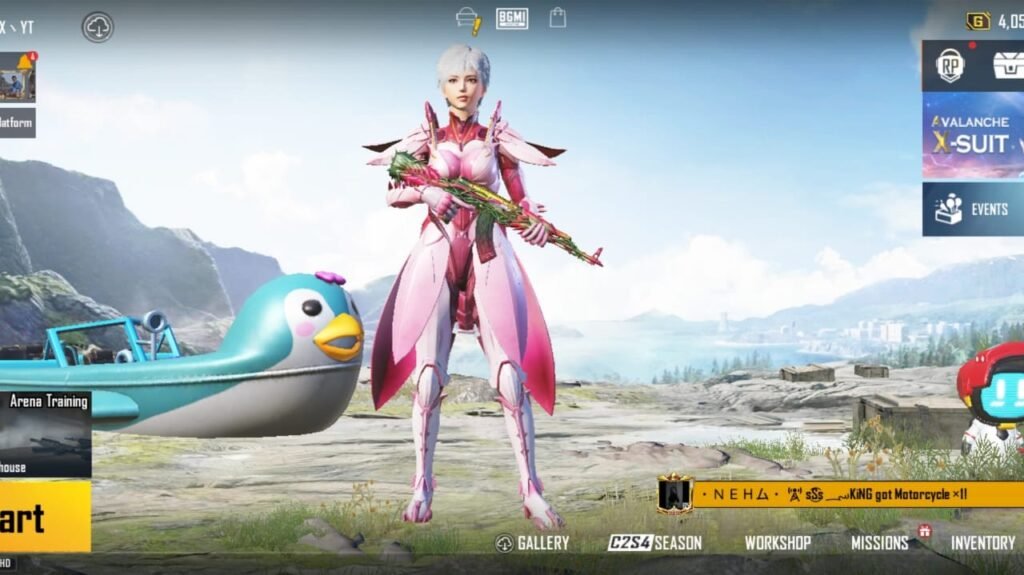Open the Gallery menu
Image resolution: width=1024 pixels, height=575 pixels.
pyautogui.click(x=532, y=543)
